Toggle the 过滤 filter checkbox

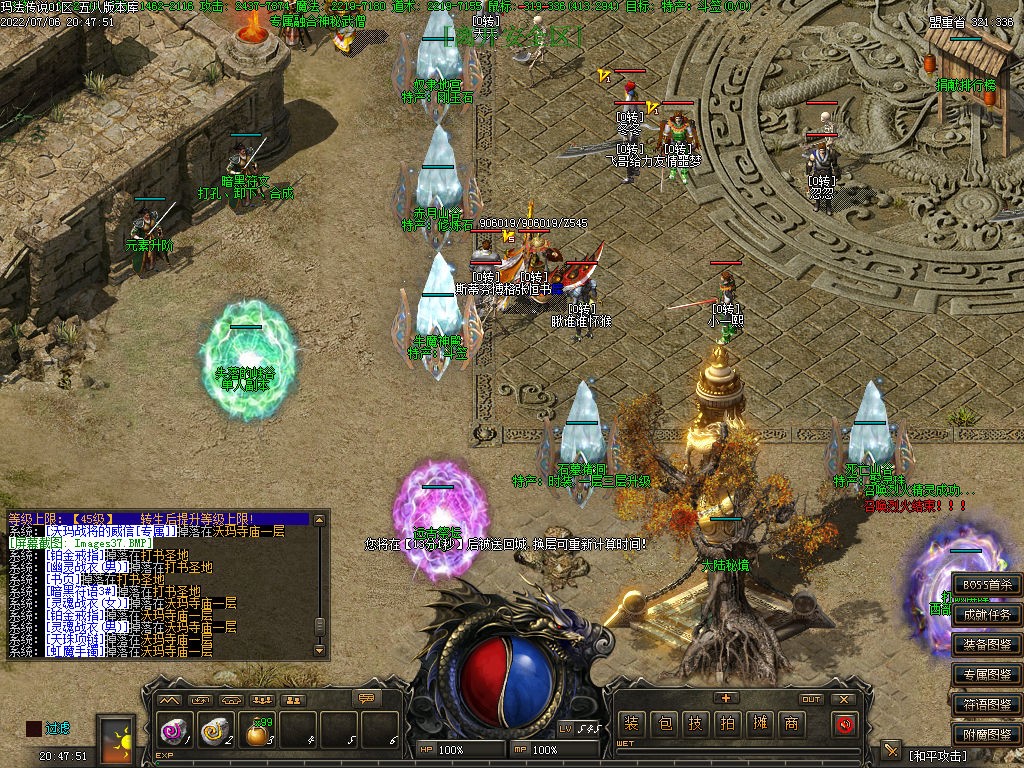[34, 729]
